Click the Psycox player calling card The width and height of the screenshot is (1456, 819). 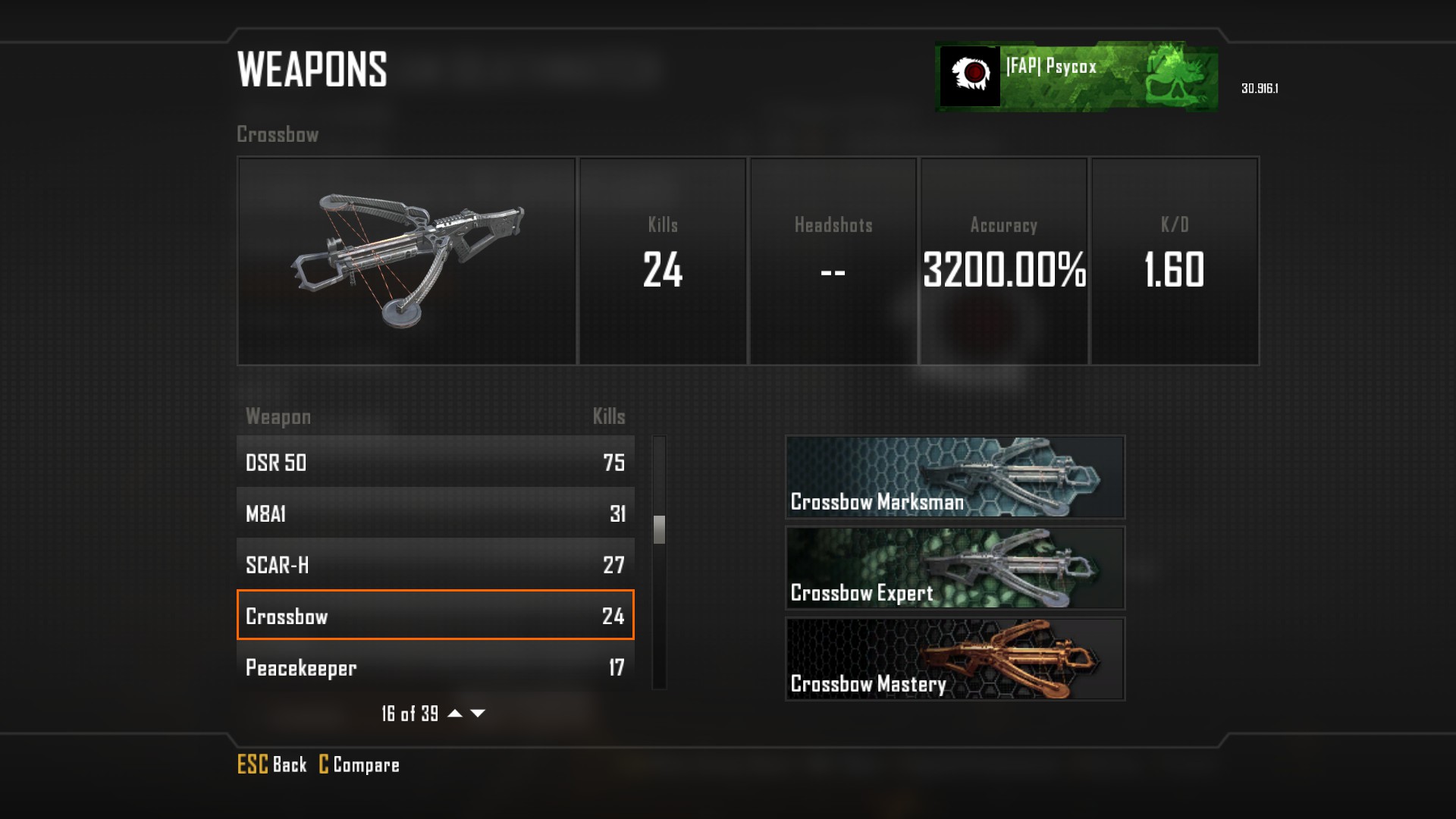[1077, 77]
